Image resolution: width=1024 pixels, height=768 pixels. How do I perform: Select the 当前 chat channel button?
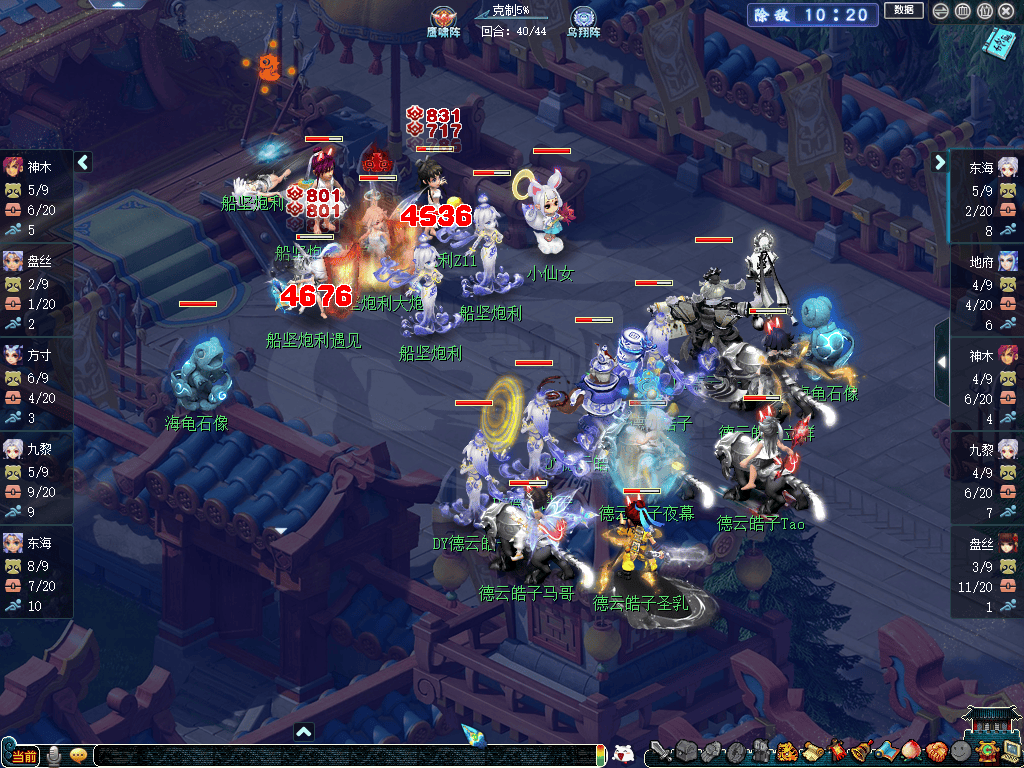[22, 756]
